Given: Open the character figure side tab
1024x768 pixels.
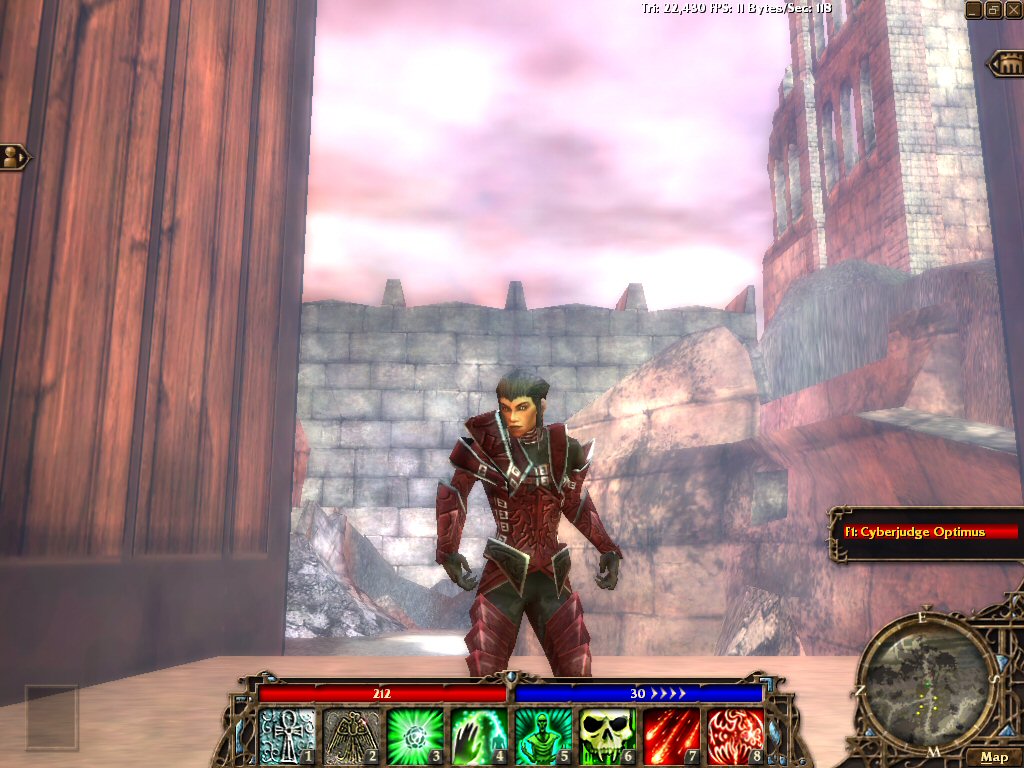Looking at the screenshot, I should pyautogui.click(x=14, y=157).
